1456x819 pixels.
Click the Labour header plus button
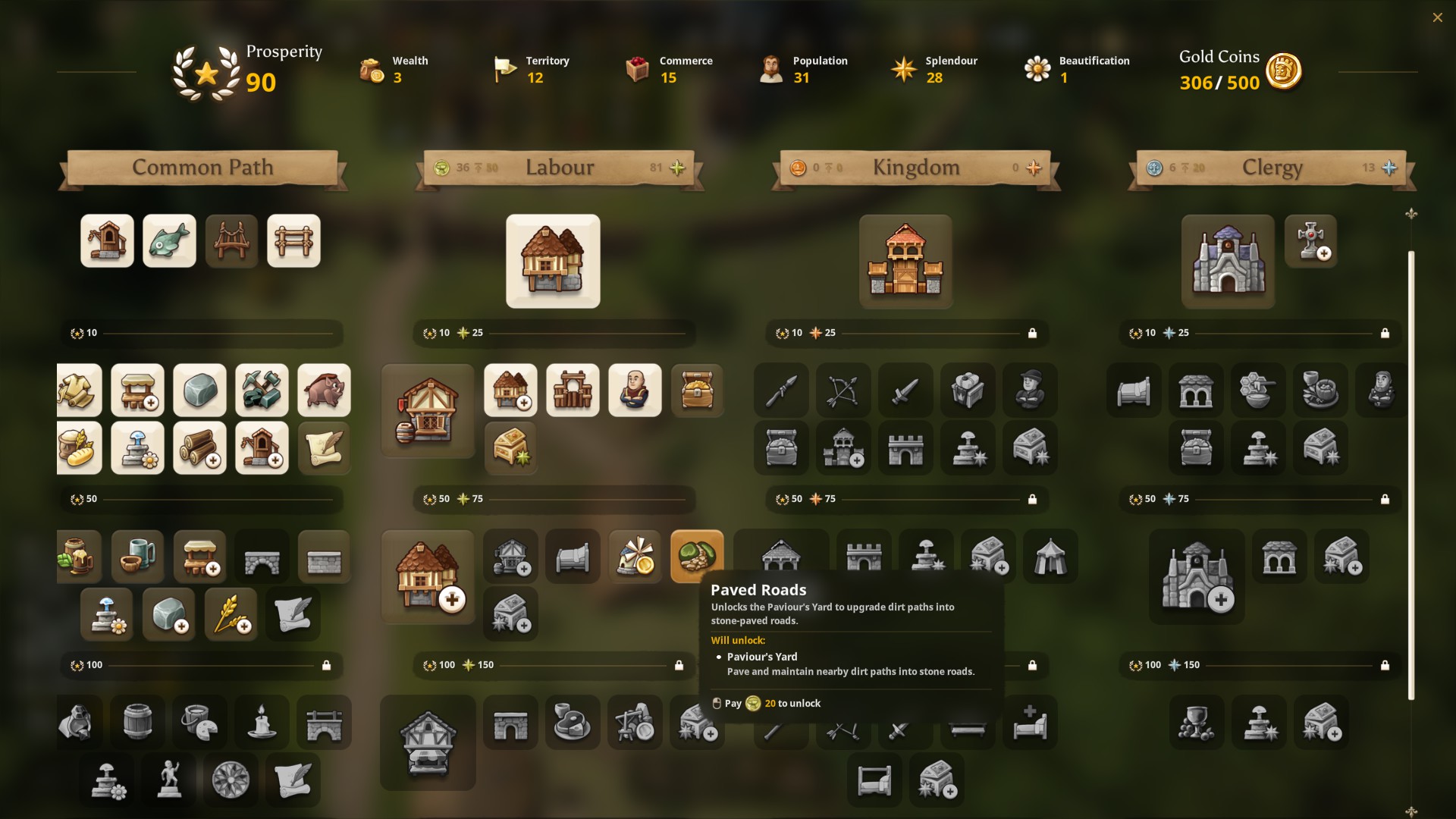coord(677,168)
